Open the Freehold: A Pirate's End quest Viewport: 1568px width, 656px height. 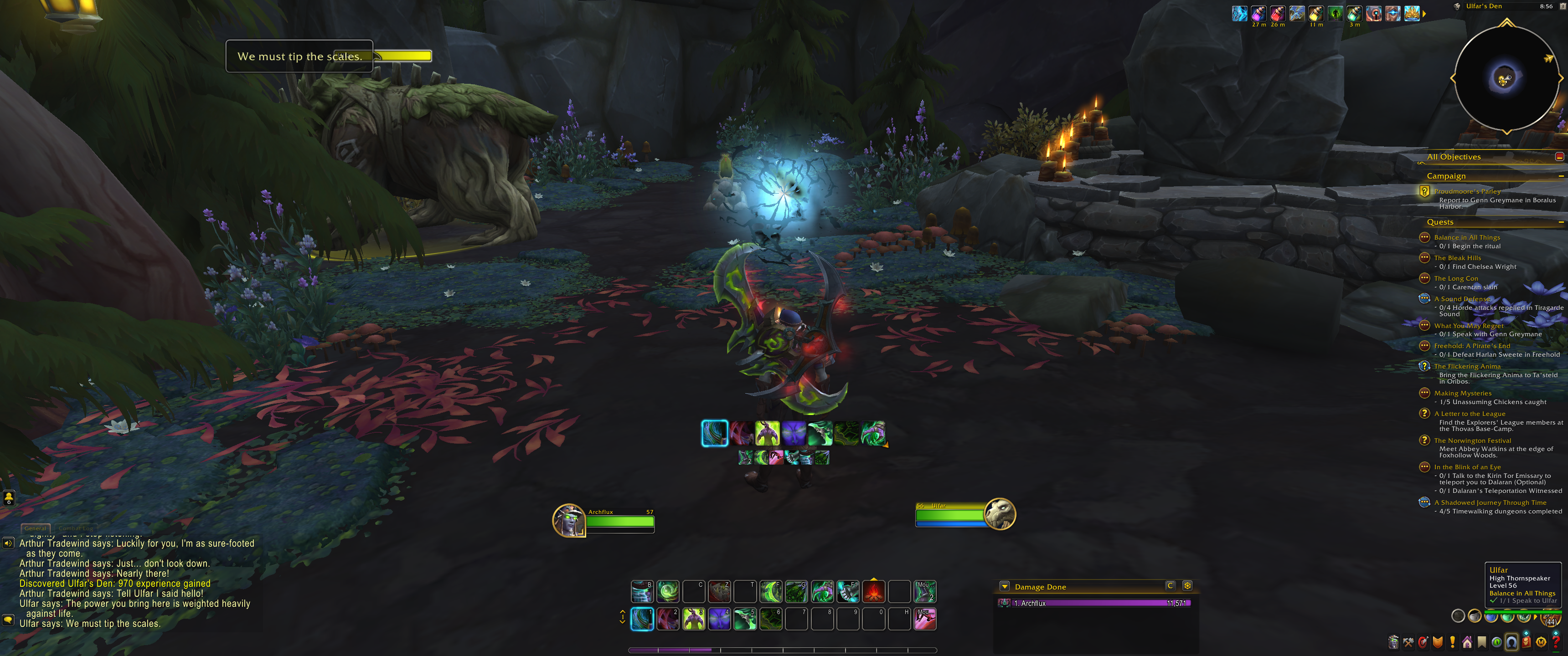(x=1472, y=346)
